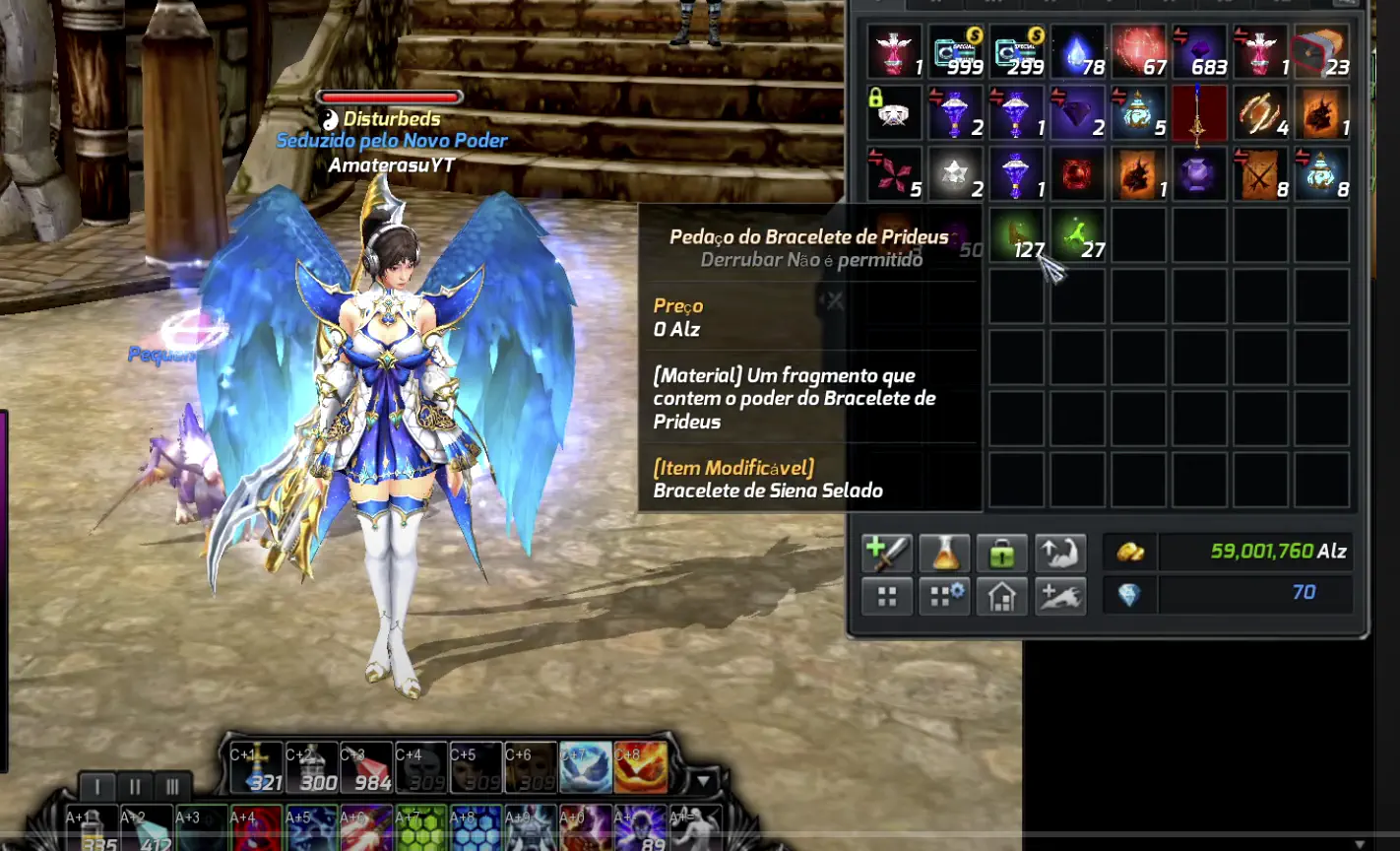Viewport: 1400px width, 851px height.
Task: Switch to quickbar tab I
Action: click(95, 788)
